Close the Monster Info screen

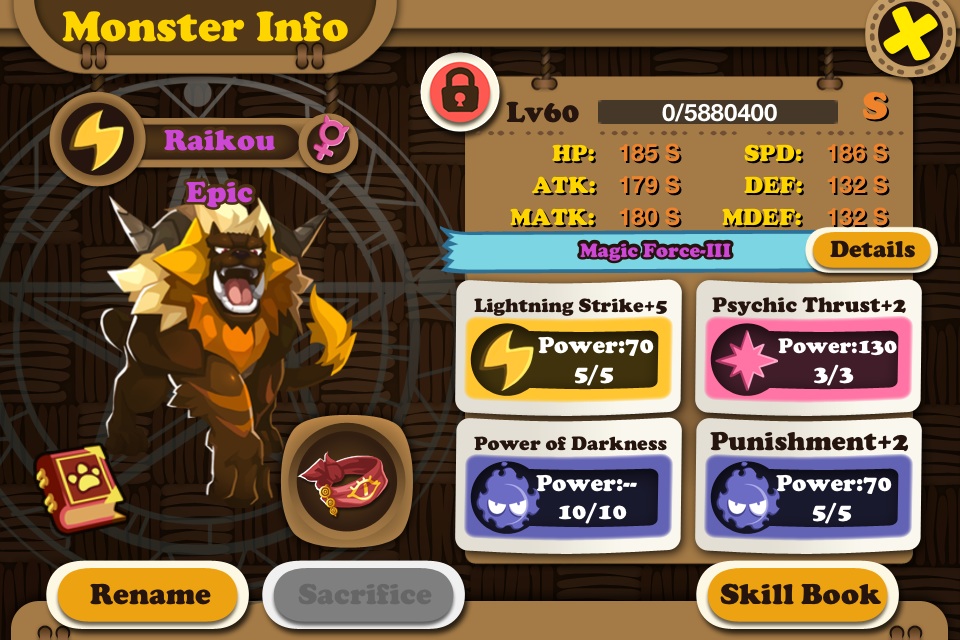910,37
